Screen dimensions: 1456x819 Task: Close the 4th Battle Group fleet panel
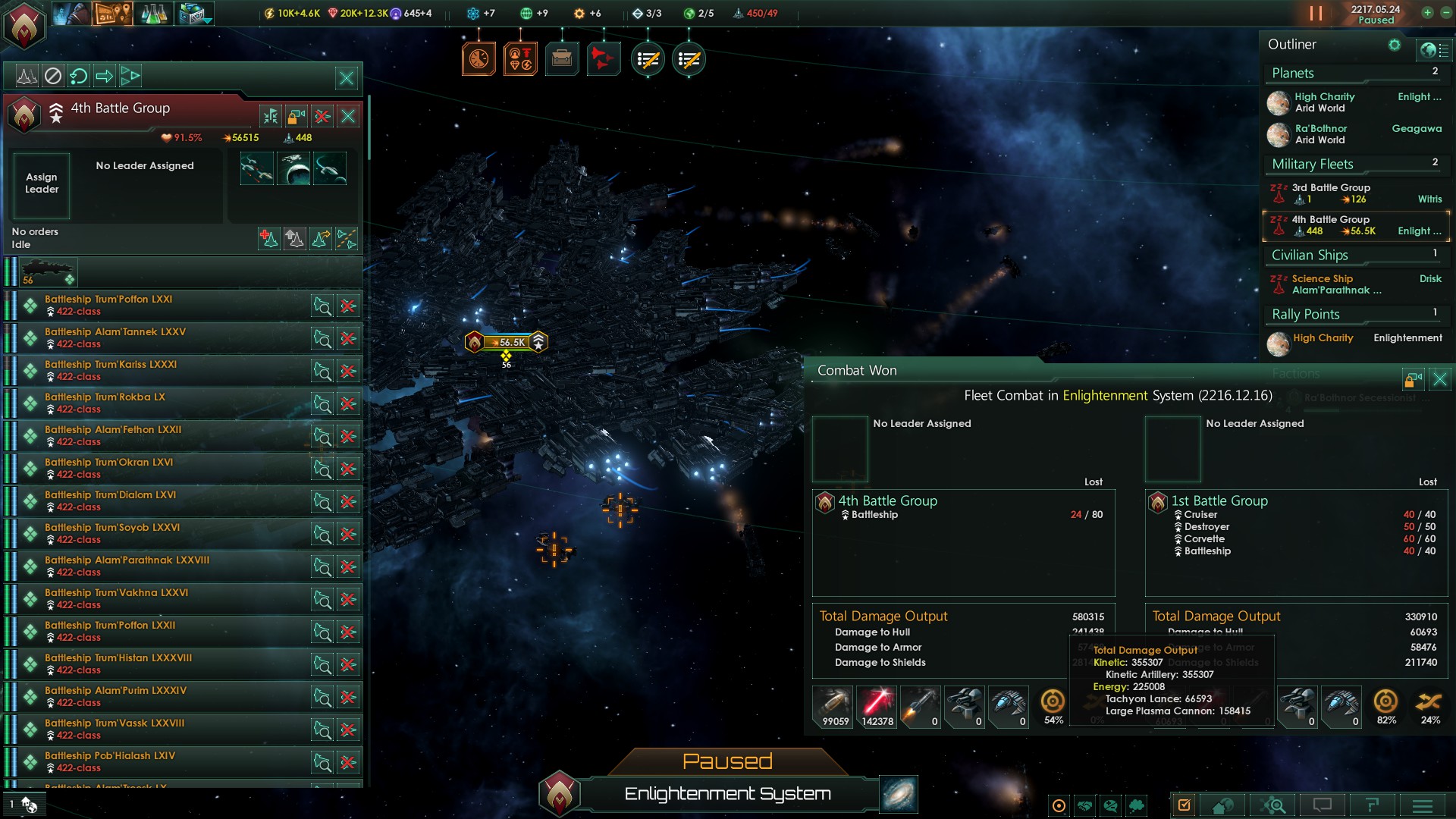(x=348, y=116)
